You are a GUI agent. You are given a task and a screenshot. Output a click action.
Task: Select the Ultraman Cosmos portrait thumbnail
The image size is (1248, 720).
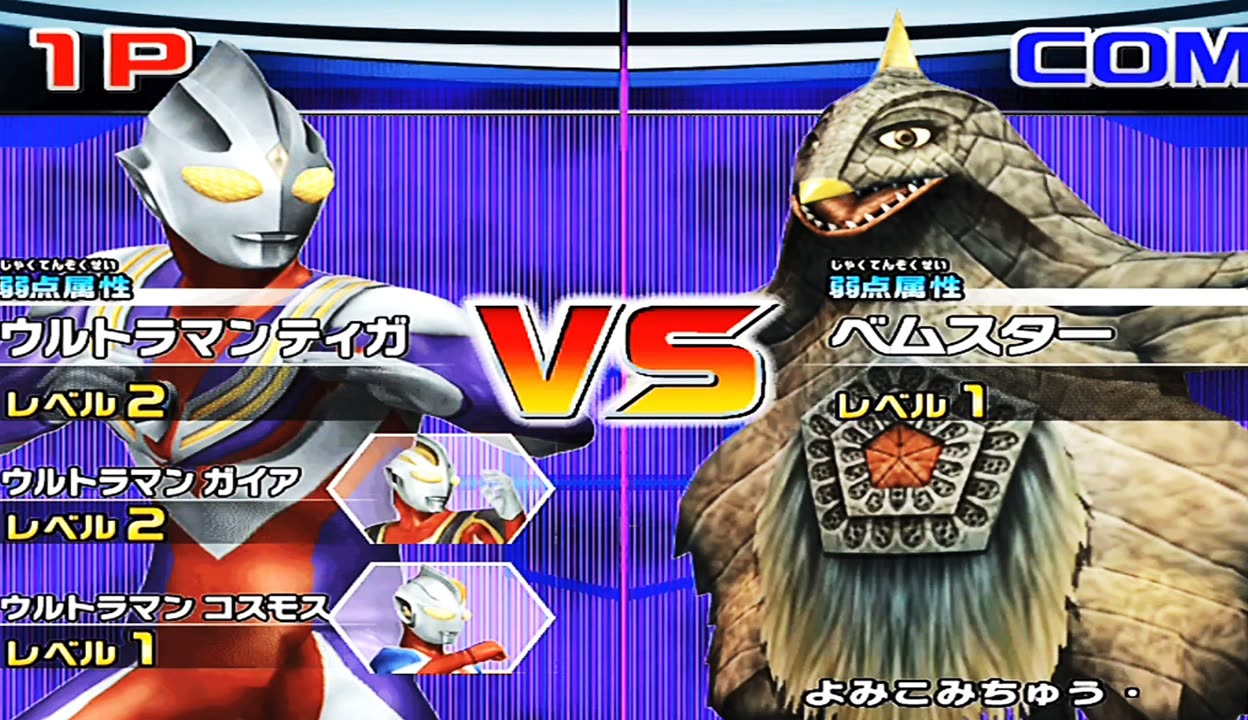click(x=441, y=616)
